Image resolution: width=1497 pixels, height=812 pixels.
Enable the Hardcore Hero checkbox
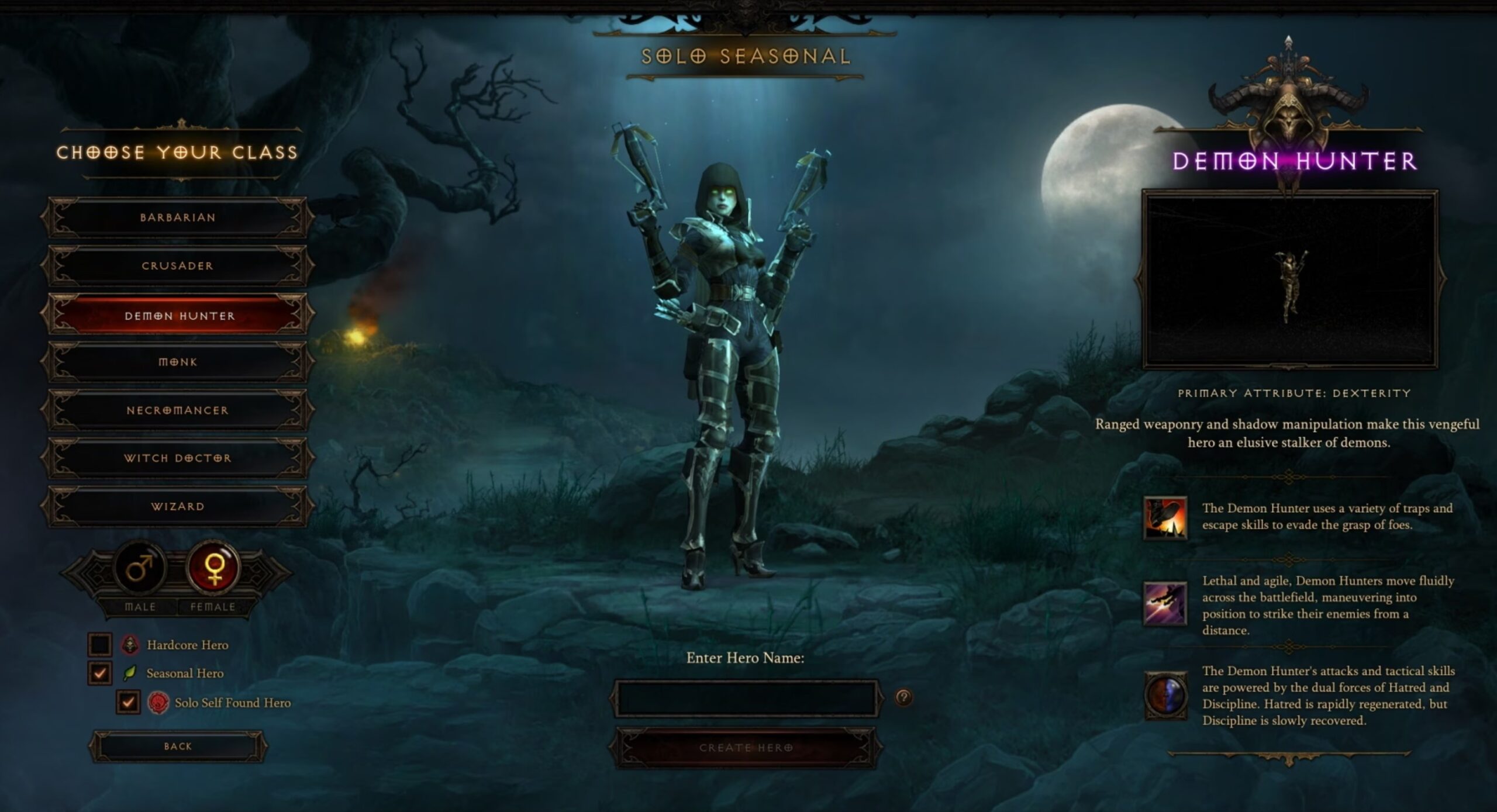point(99,645)
